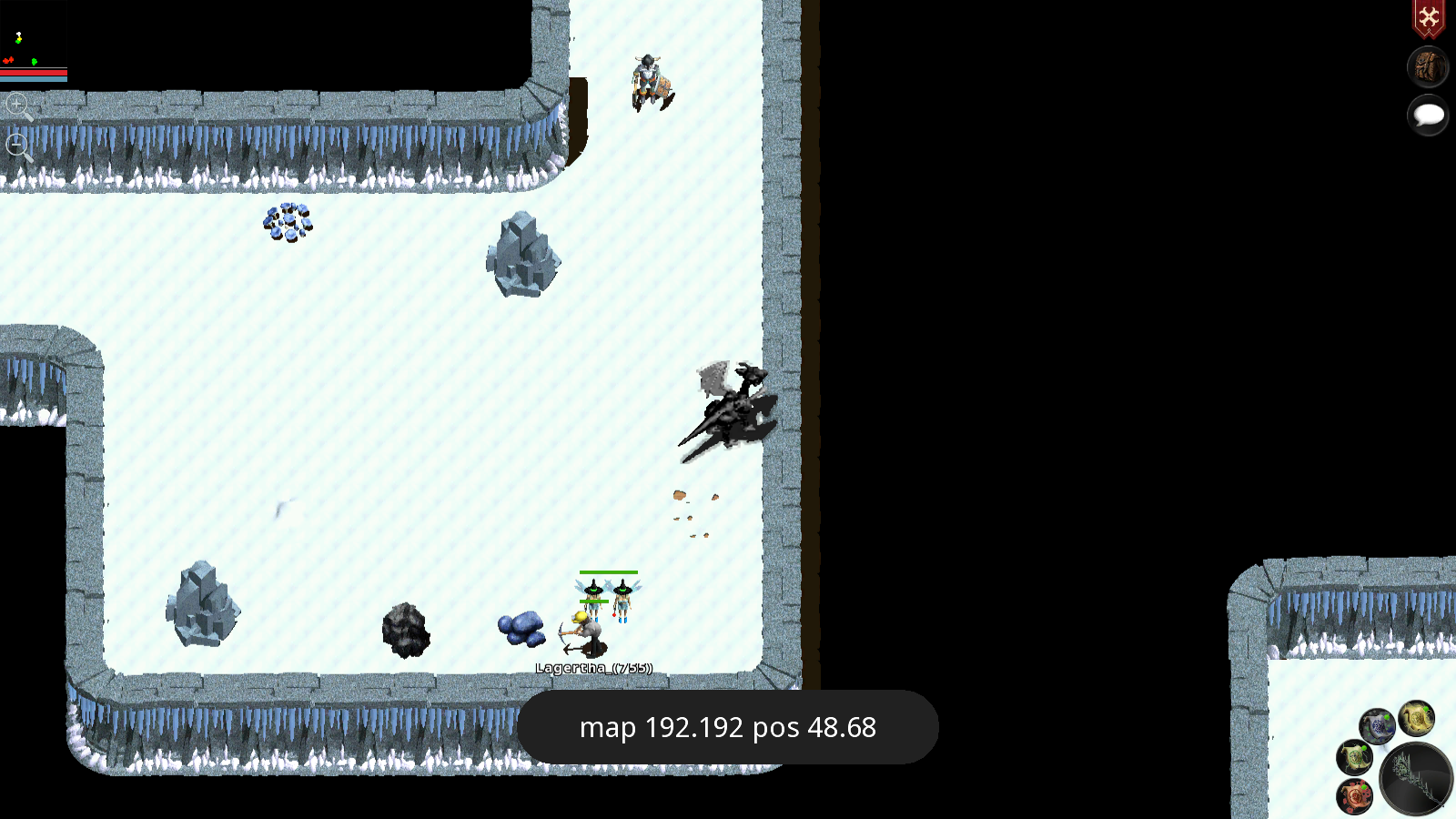This screenshot has height=819, width=1456.
Task: Open the backpack inventory icon
Action: [x=1427, y=67]
